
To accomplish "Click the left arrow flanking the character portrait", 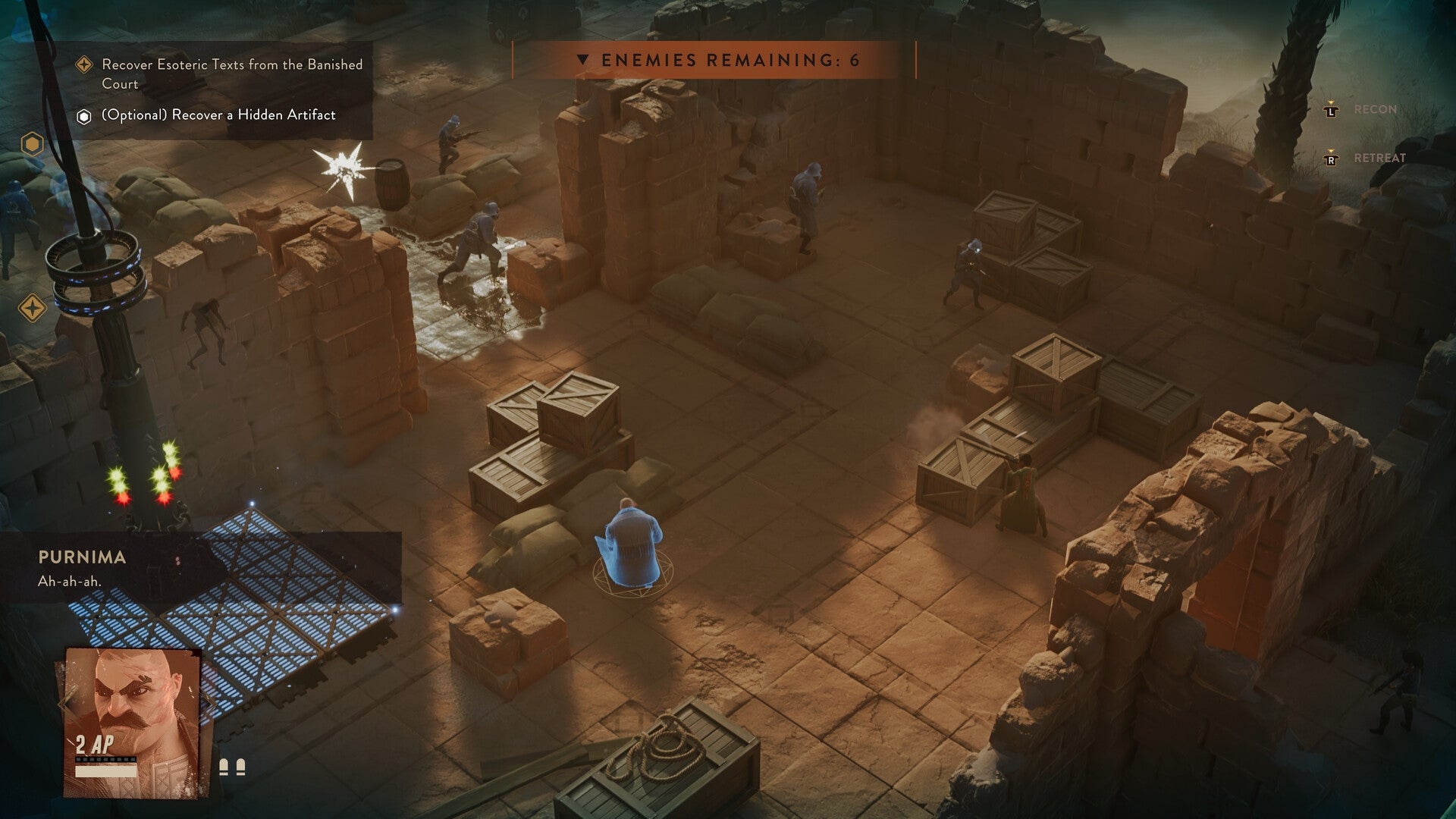I will click(x=64, y=705).
